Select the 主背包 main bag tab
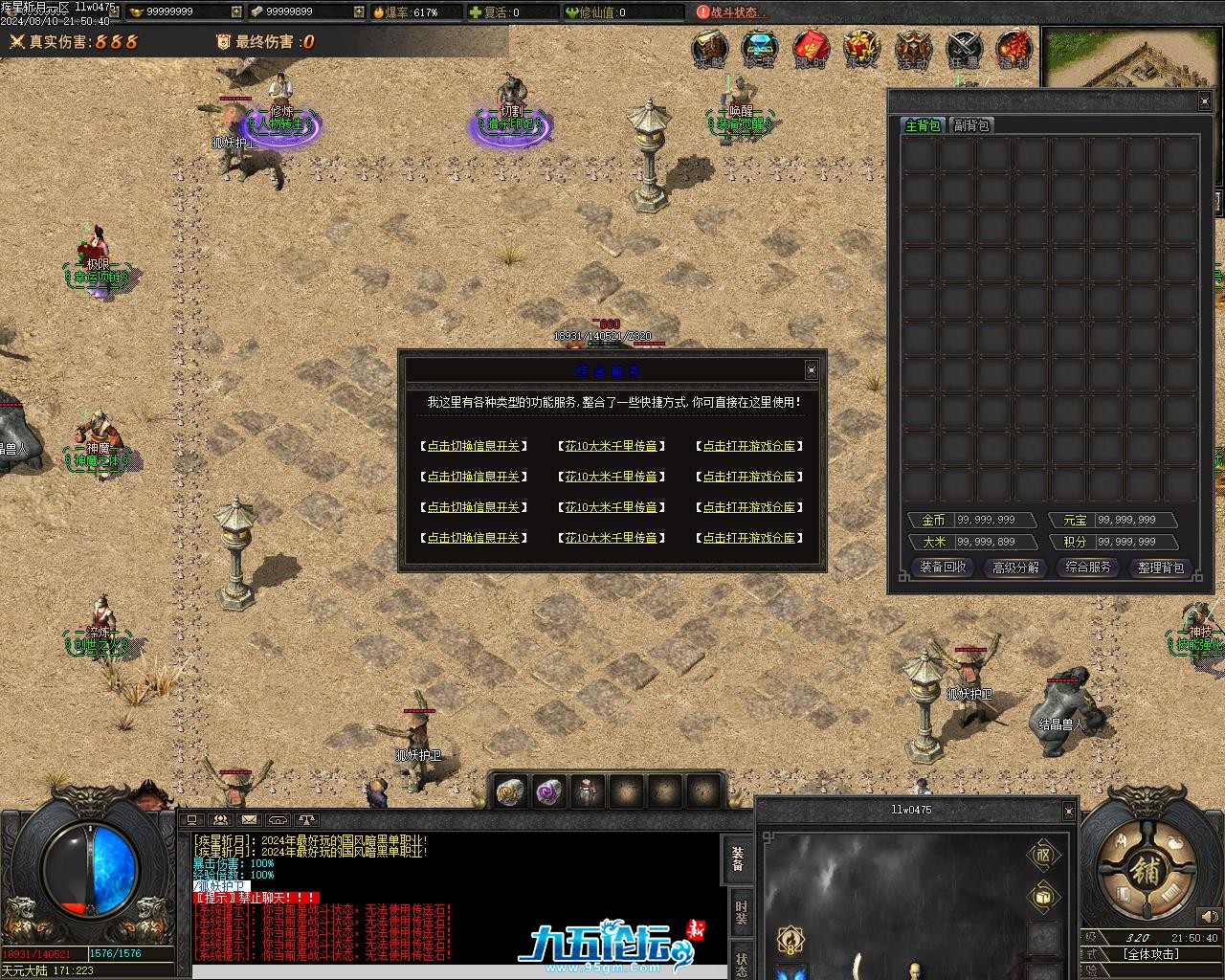Viewport: 1225px width, 980px height. 923,125
